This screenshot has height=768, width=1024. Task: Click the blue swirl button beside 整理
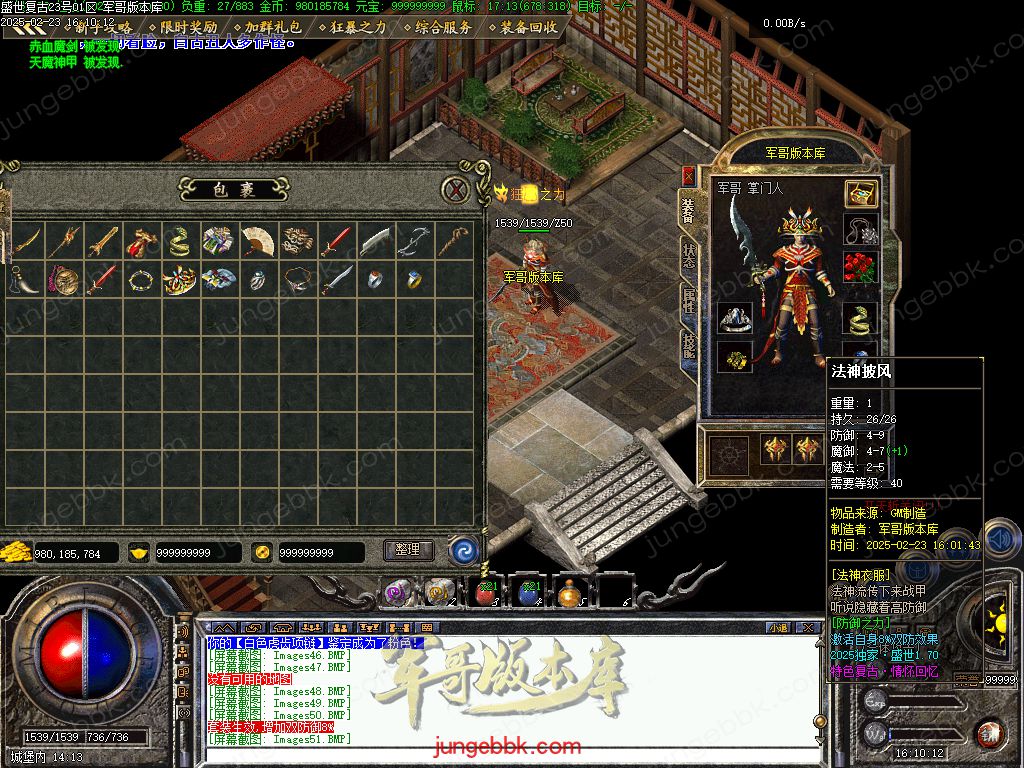[x=463, y=550]
